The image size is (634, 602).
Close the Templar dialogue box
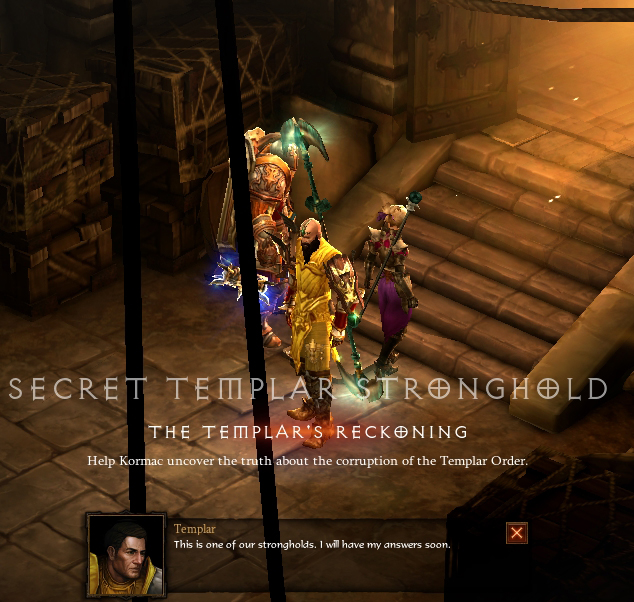(x=516, y=533)
